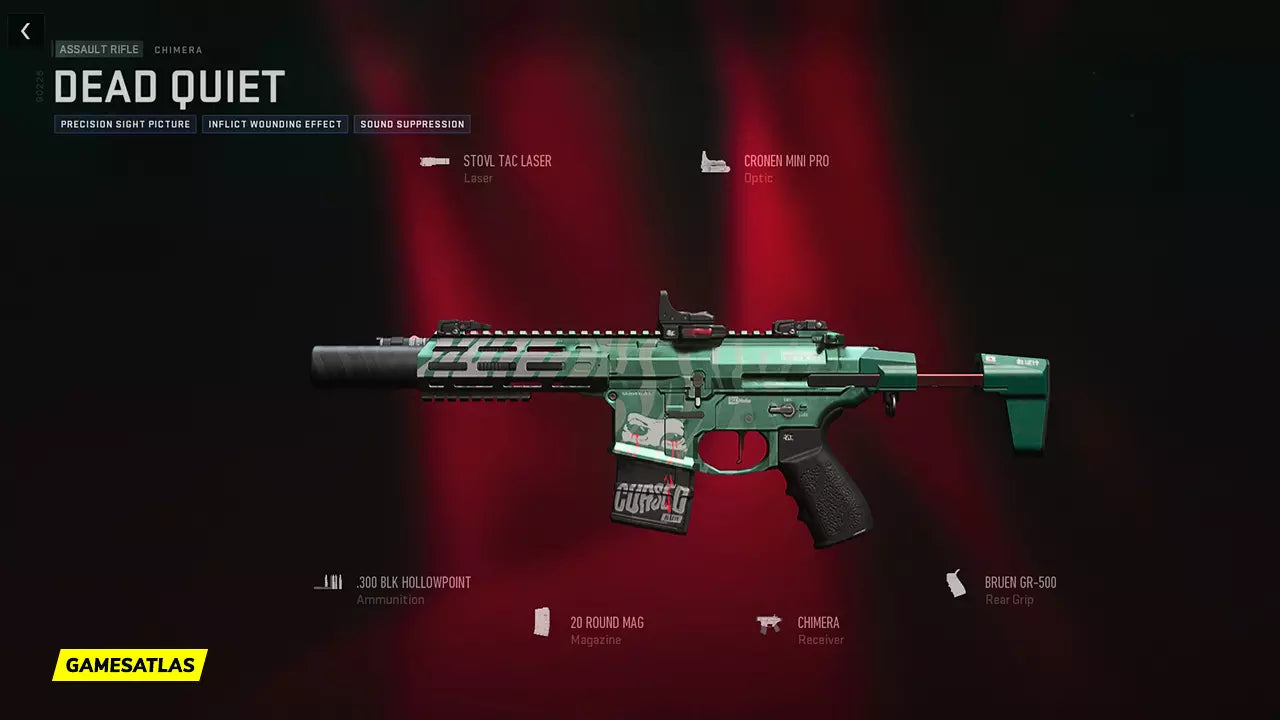Click the GamesAtlas watermark logo
Viewport: 1280px width, 720px height.
130,665
